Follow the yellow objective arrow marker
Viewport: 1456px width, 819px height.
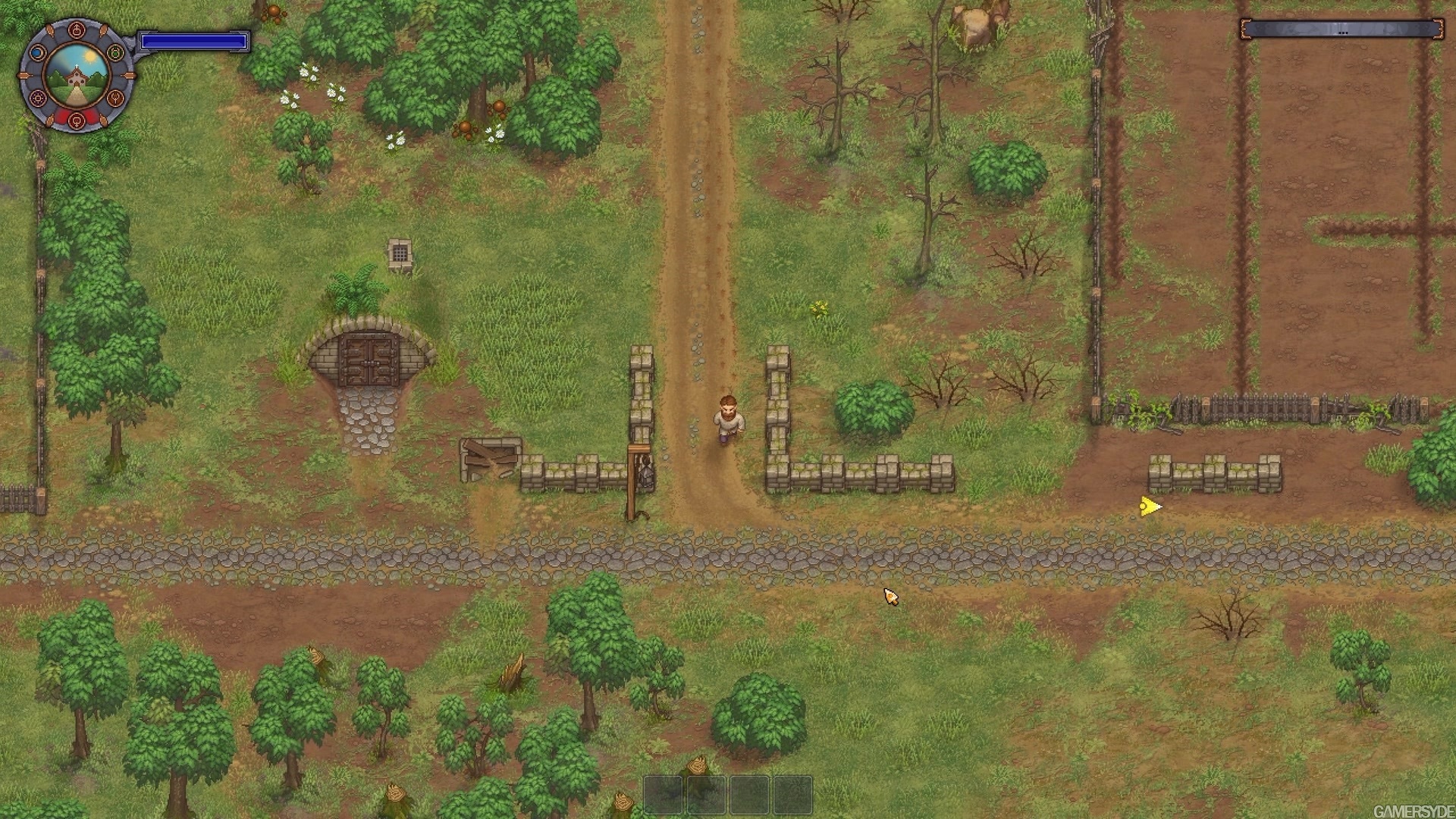point(1150,507)
